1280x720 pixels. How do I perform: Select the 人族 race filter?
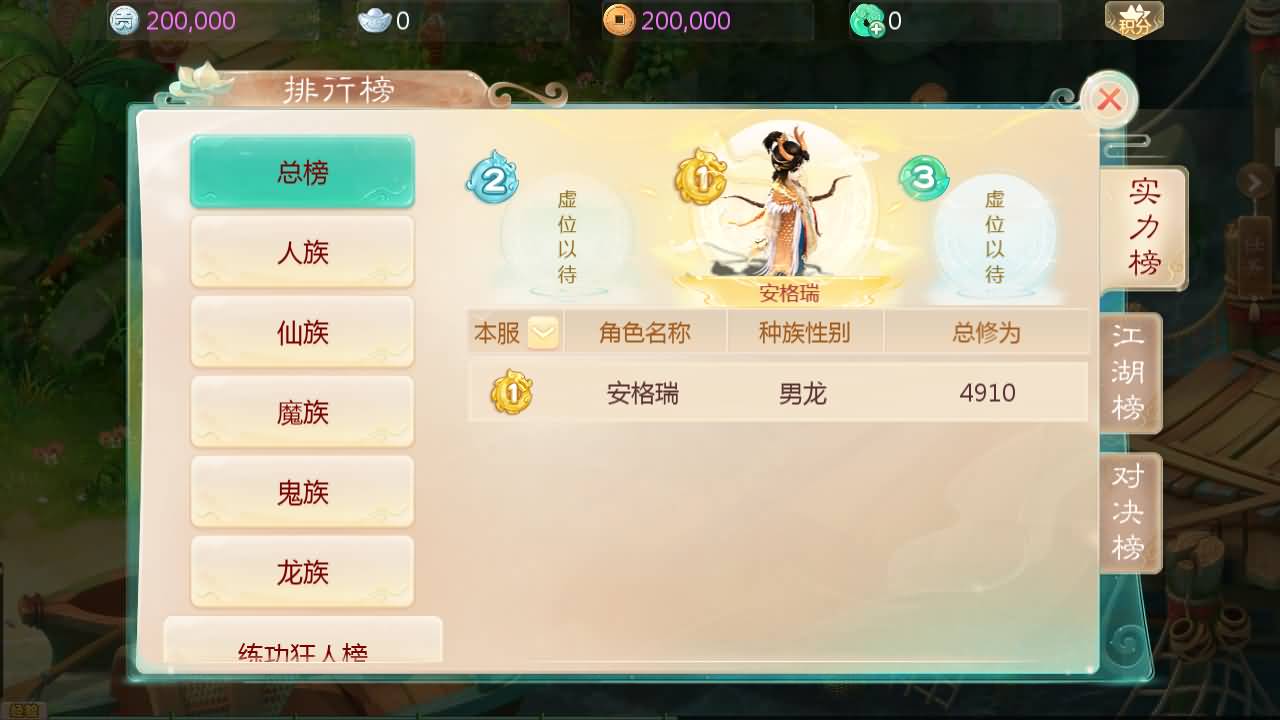coord(302,252)
